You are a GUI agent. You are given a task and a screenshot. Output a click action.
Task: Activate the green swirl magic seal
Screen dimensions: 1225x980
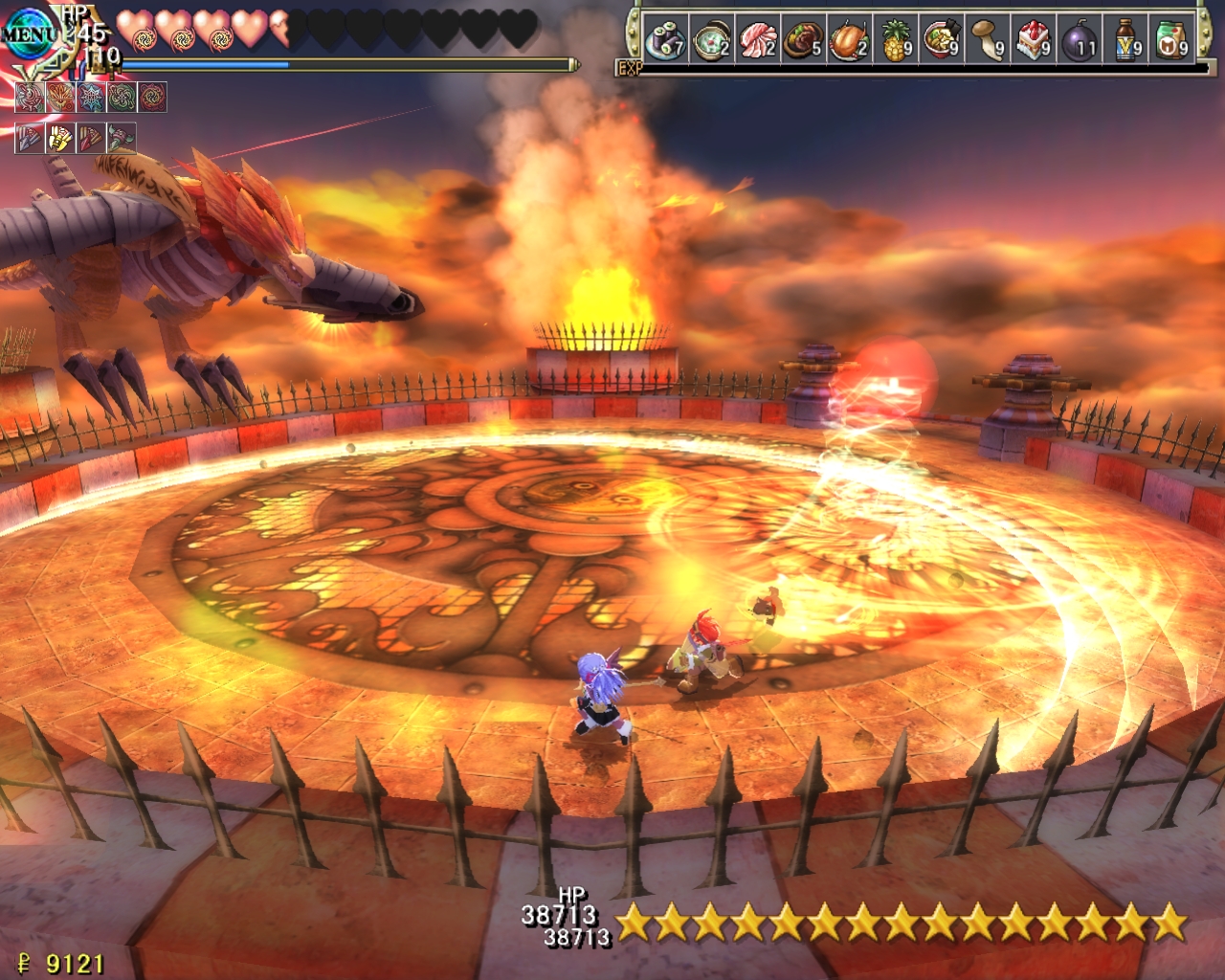pyautogui.click(x=122, y=97)
